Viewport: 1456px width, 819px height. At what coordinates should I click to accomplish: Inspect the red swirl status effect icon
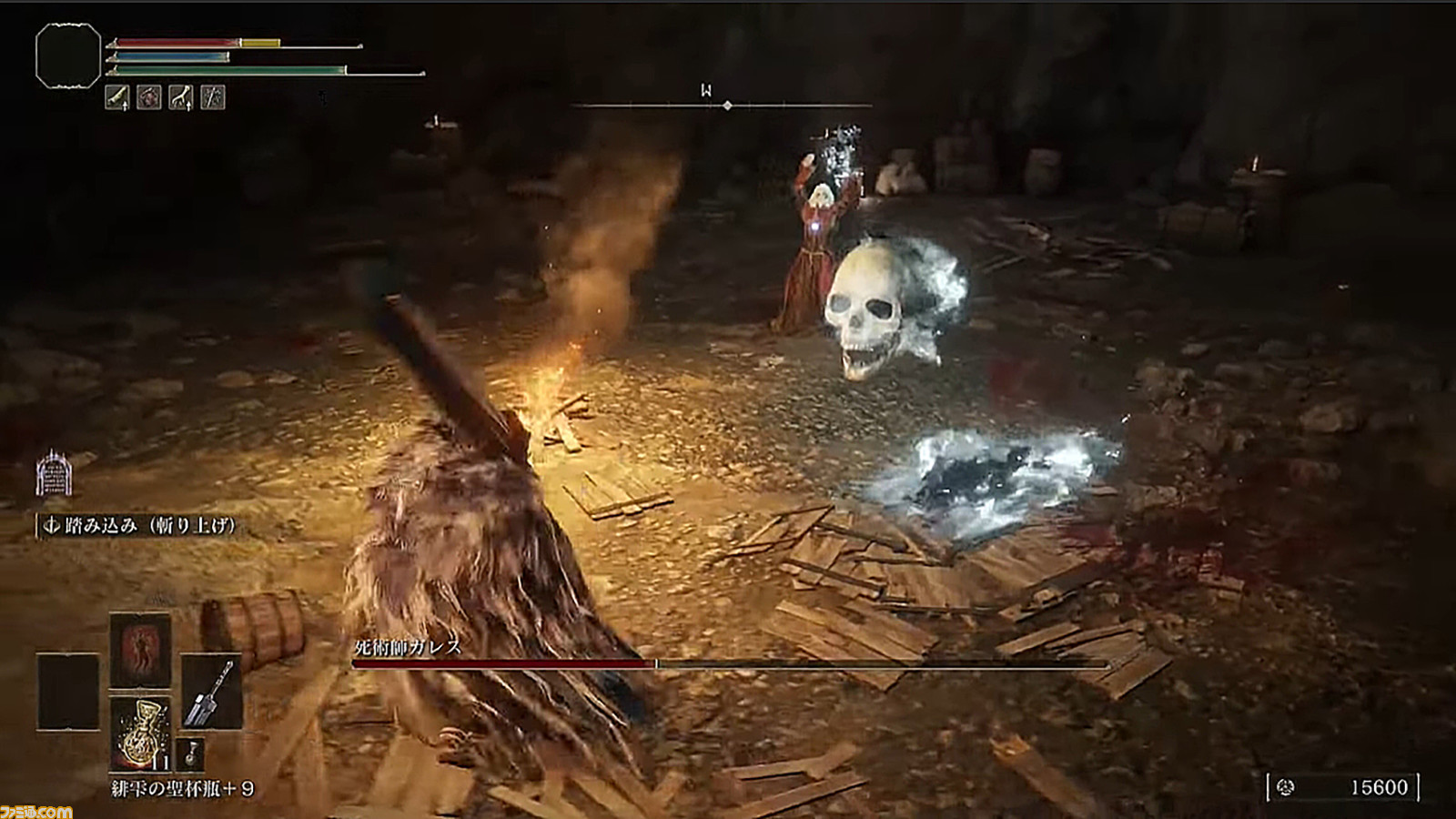pos(149,97)
